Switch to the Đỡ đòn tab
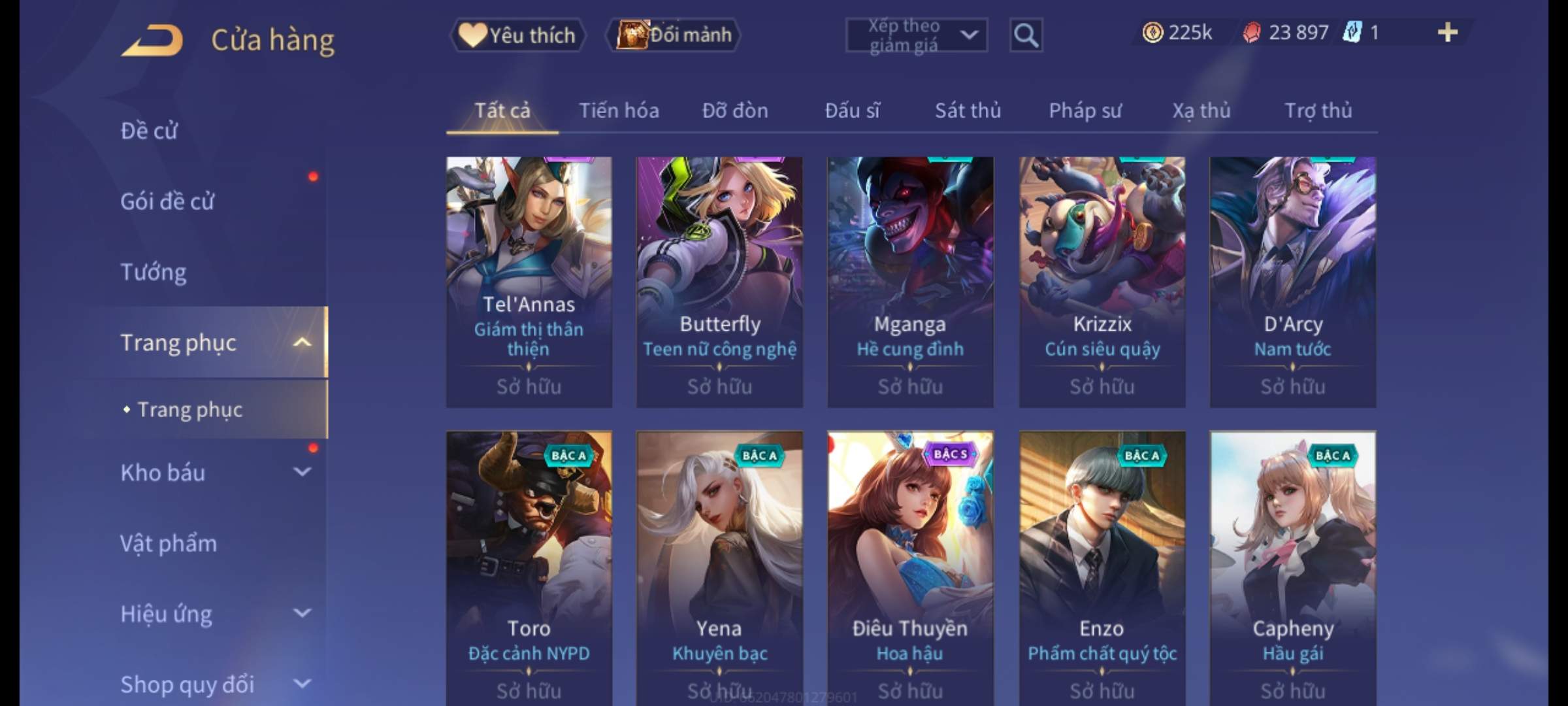This screenshot has height=706, width=1568. (735, 110)
